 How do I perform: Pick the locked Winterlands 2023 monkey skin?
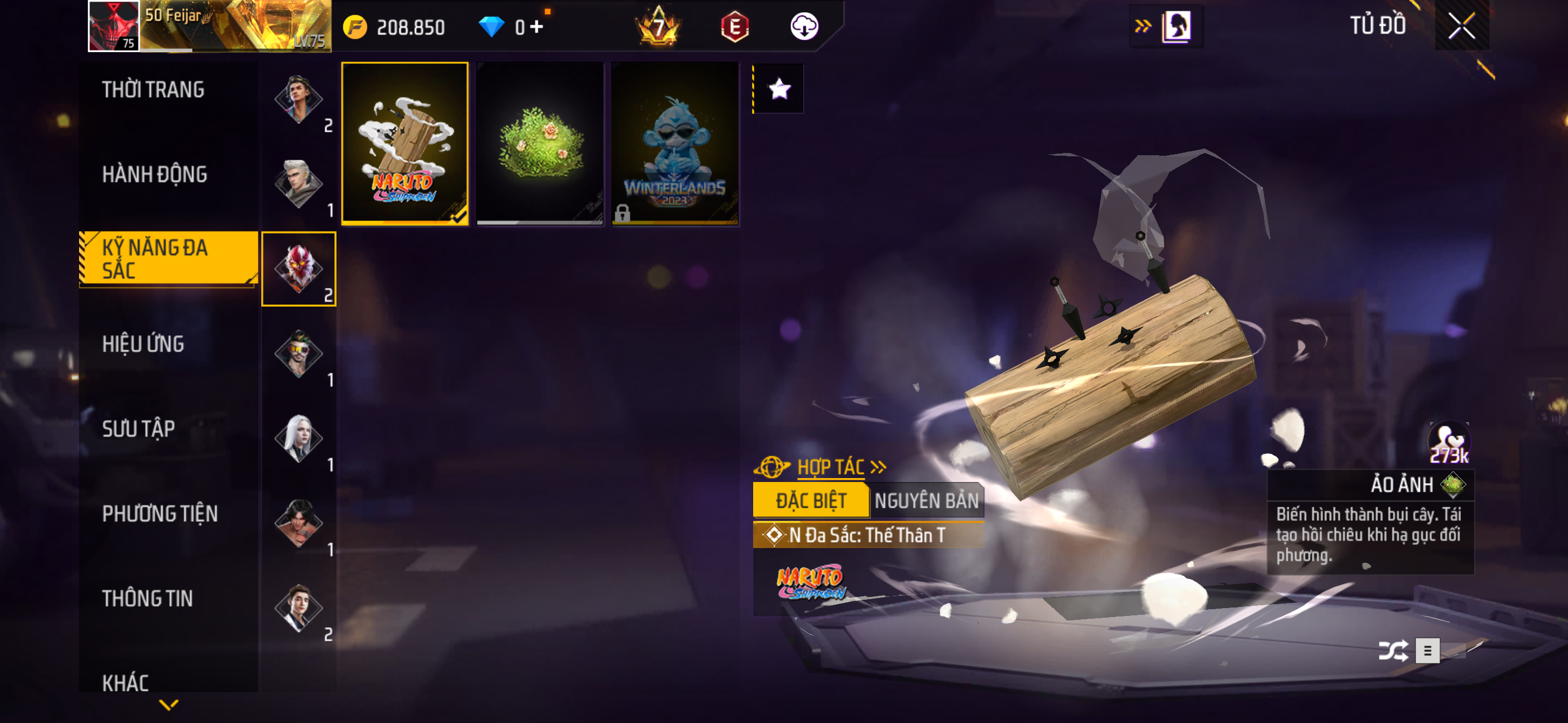pos(675,143)
